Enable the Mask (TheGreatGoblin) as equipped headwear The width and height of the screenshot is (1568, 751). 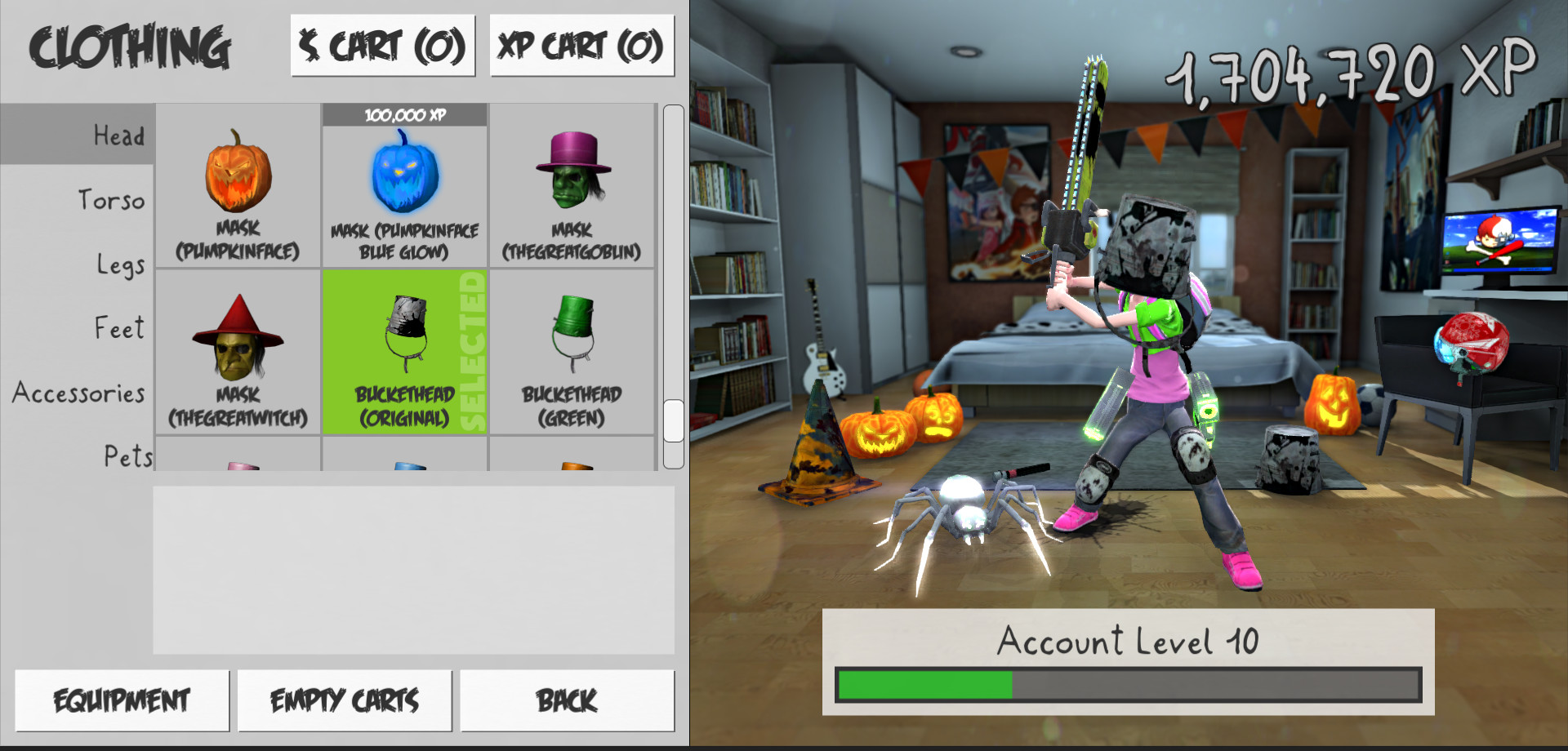pyautogui.click(x=572, y=188)
